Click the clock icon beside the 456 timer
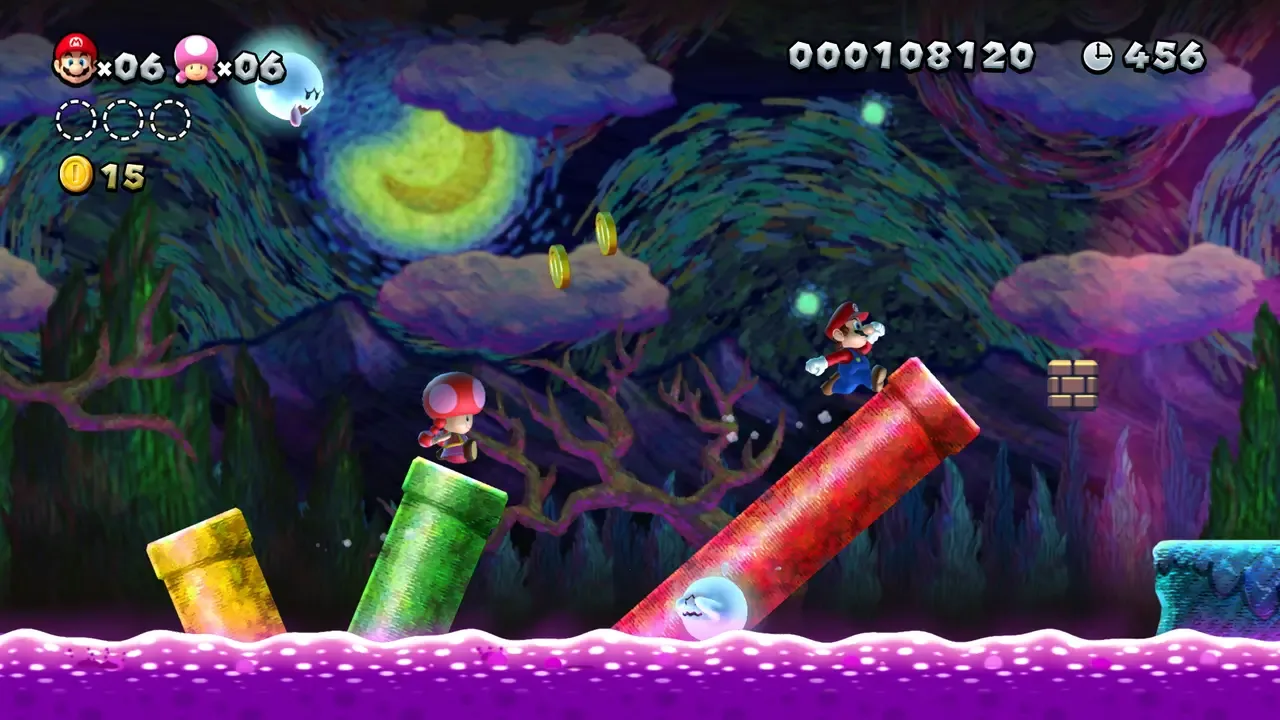Screen dimensions: 1280x720 click(x=1097, y=57)
